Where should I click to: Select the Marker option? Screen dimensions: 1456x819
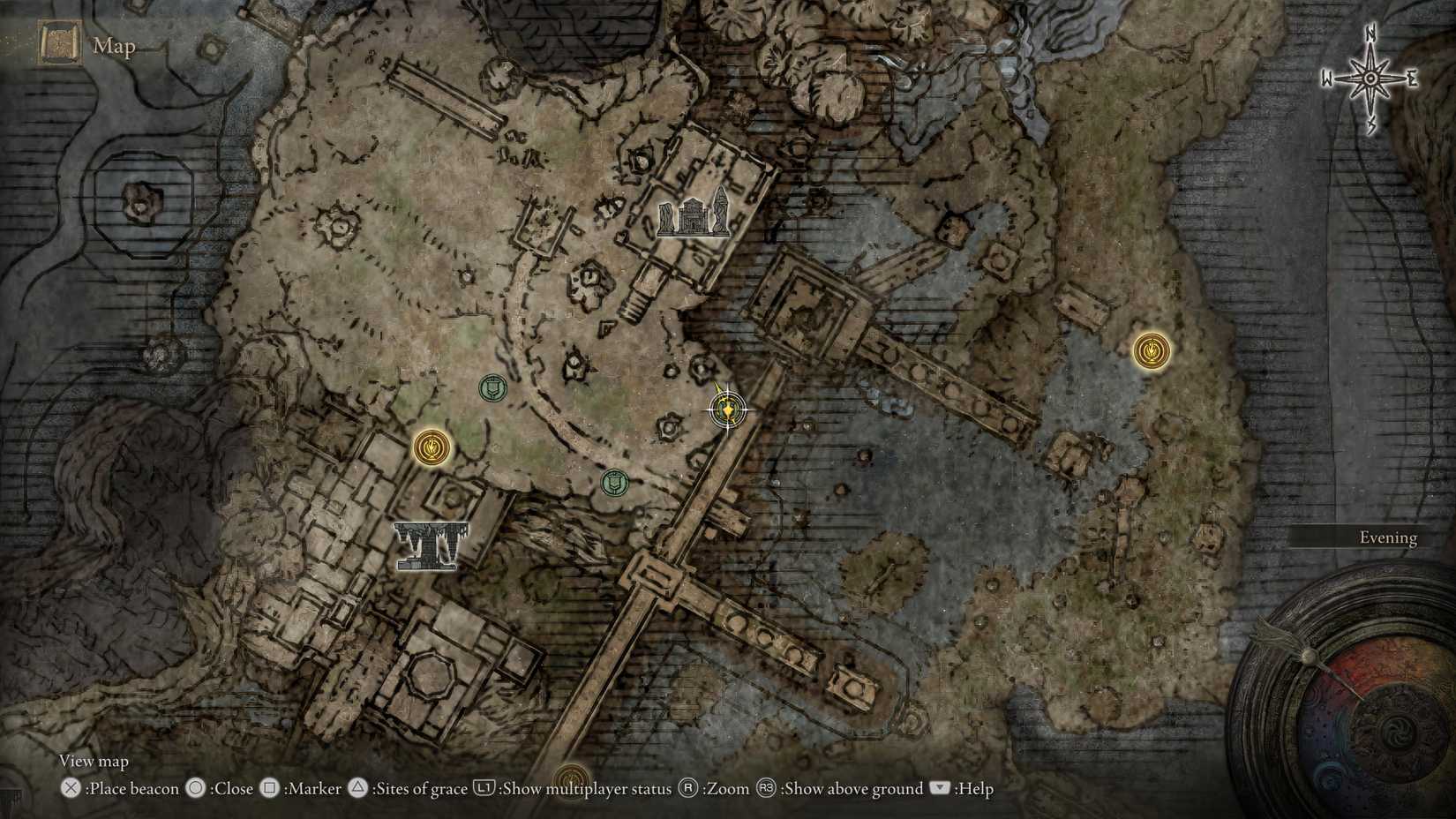point(315,789)
